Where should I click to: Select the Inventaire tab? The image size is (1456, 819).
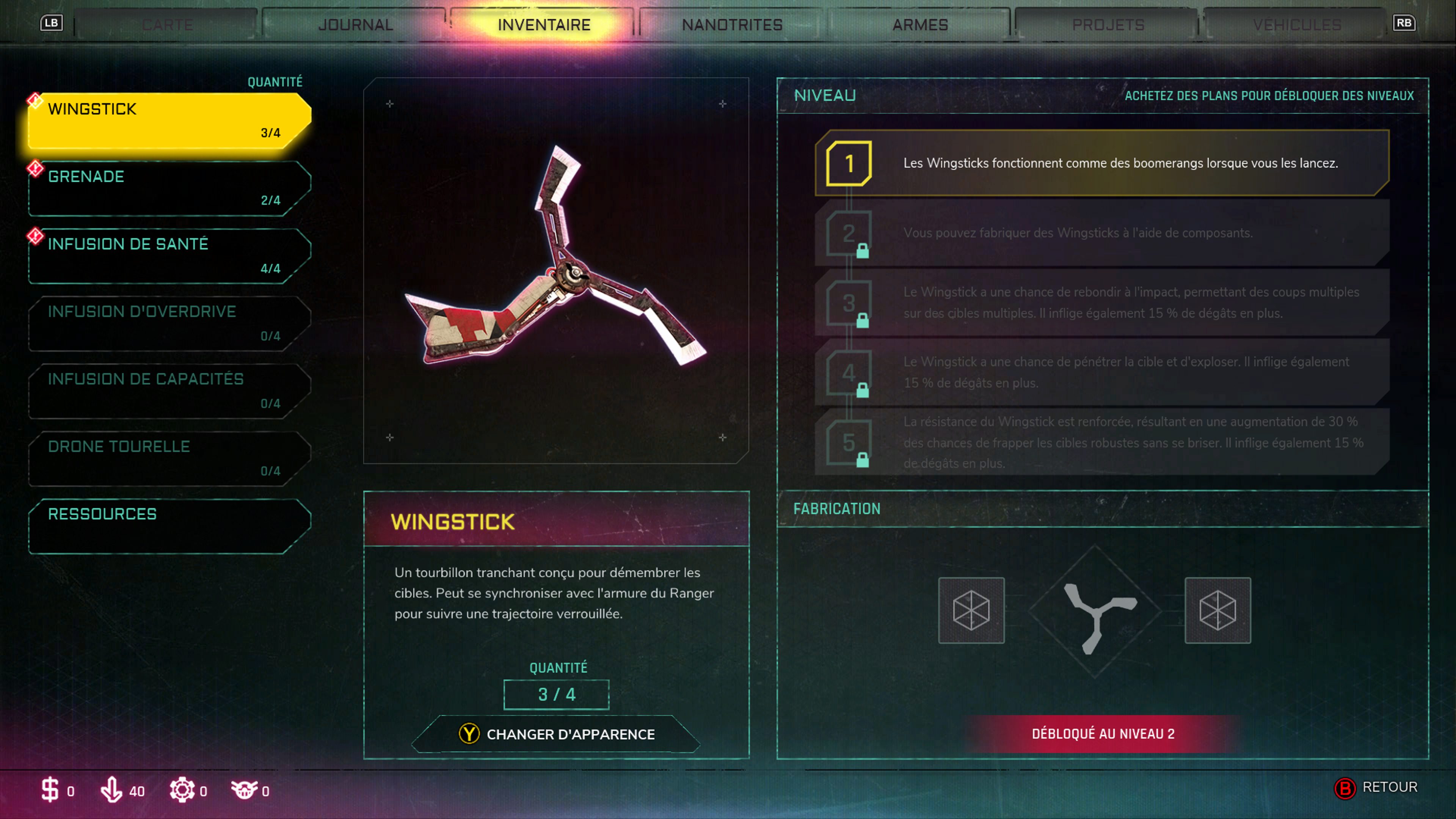(x=544, y=25)
